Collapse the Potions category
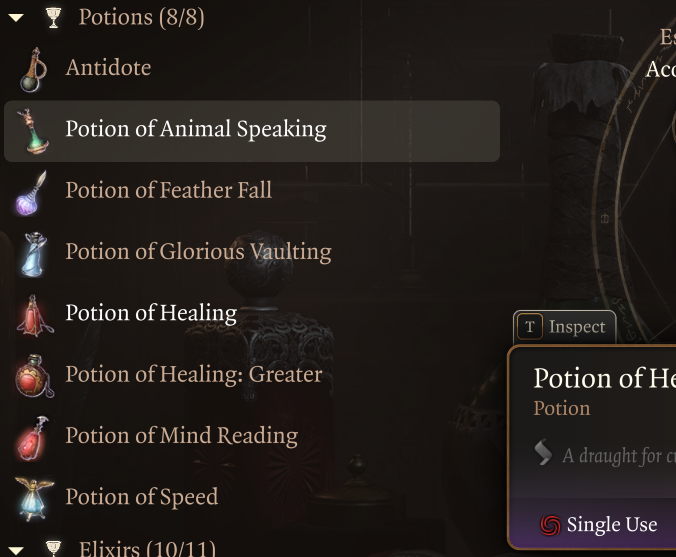 pos(16,17)
